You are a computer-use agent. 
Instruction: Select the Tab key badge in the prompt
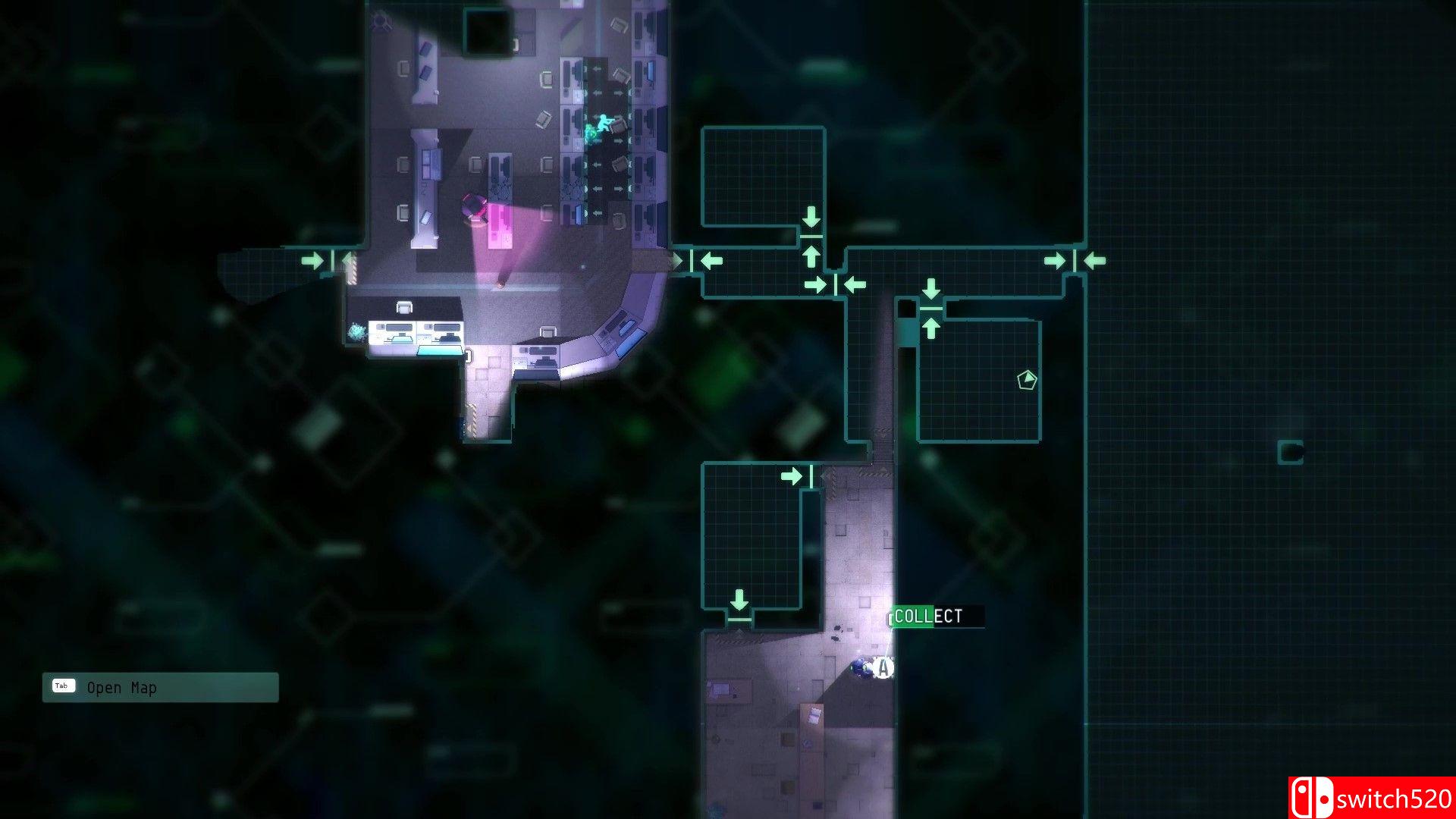tap(64, 686)
